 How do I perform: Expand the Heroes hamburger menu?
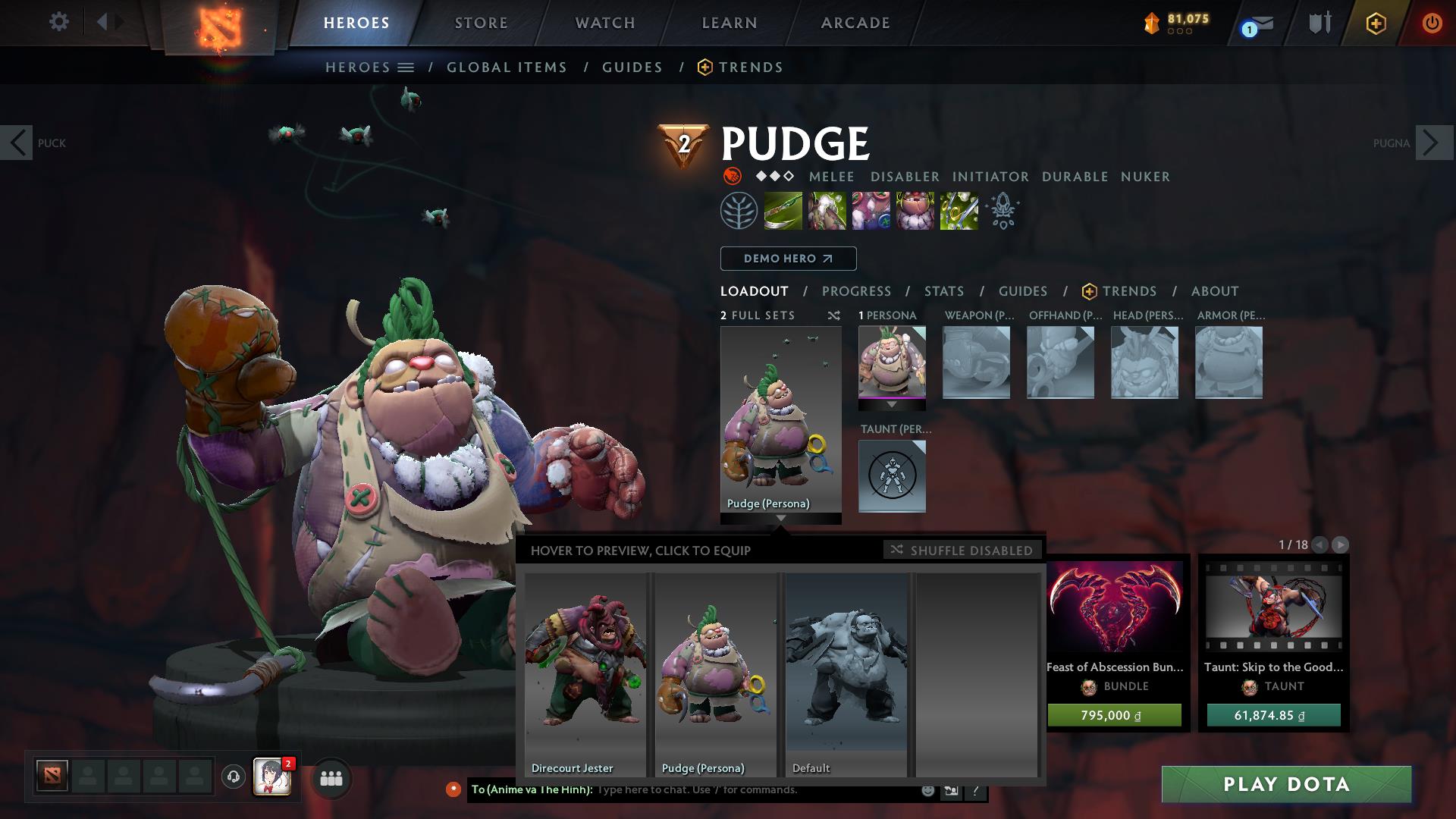point(406,67)
